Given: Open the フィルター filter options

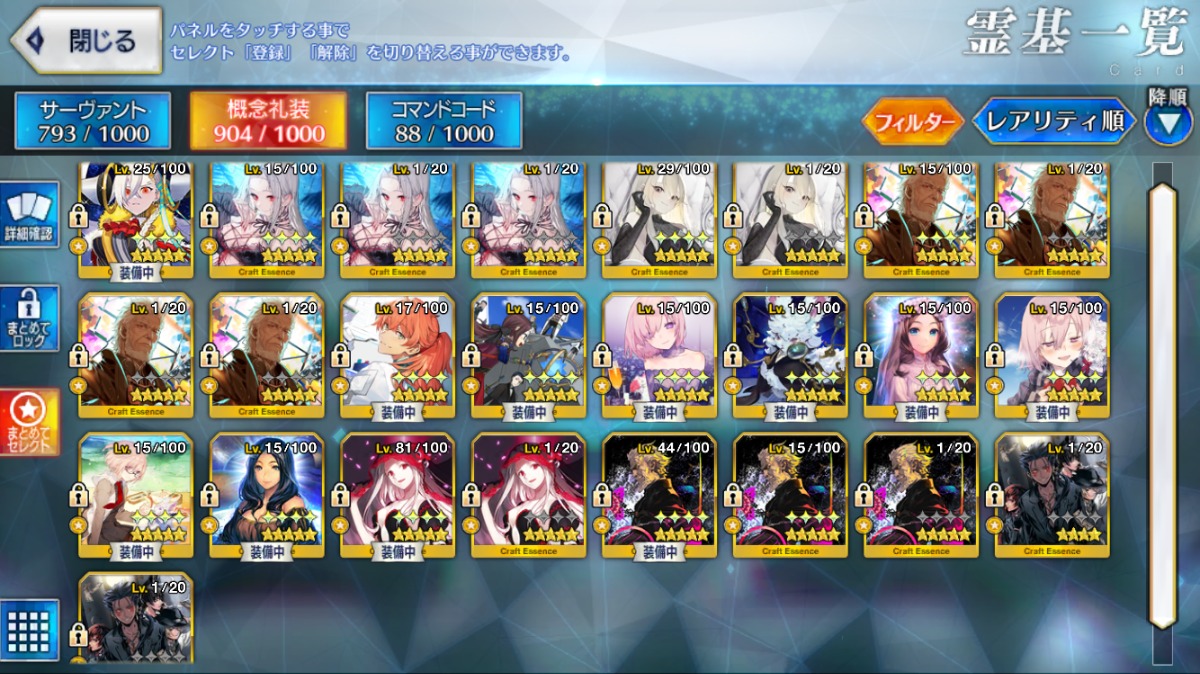Looking at the screenshot, I should [x=912, y=122].
